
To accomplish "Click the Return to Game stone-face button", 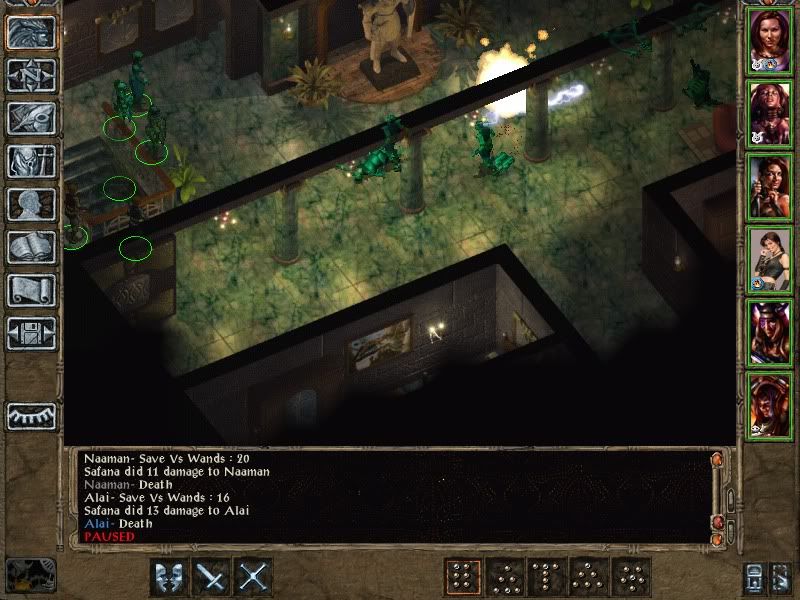I will 31,33.
